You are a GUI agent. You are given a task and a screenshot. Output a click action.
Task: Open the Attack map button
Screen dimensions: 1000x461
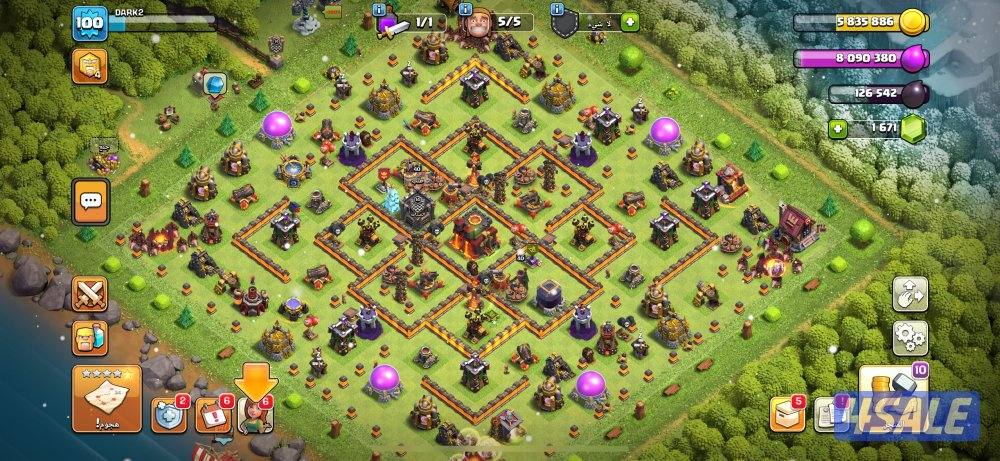(x=106, y=399)
